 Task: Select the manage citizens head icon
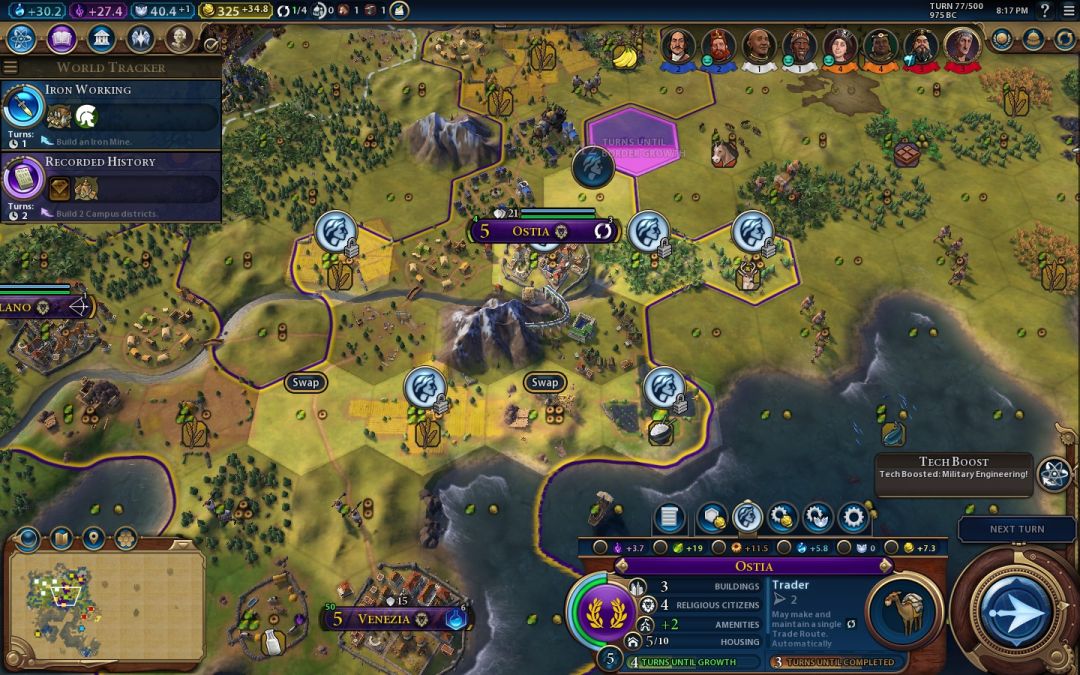tap(747, 517)
